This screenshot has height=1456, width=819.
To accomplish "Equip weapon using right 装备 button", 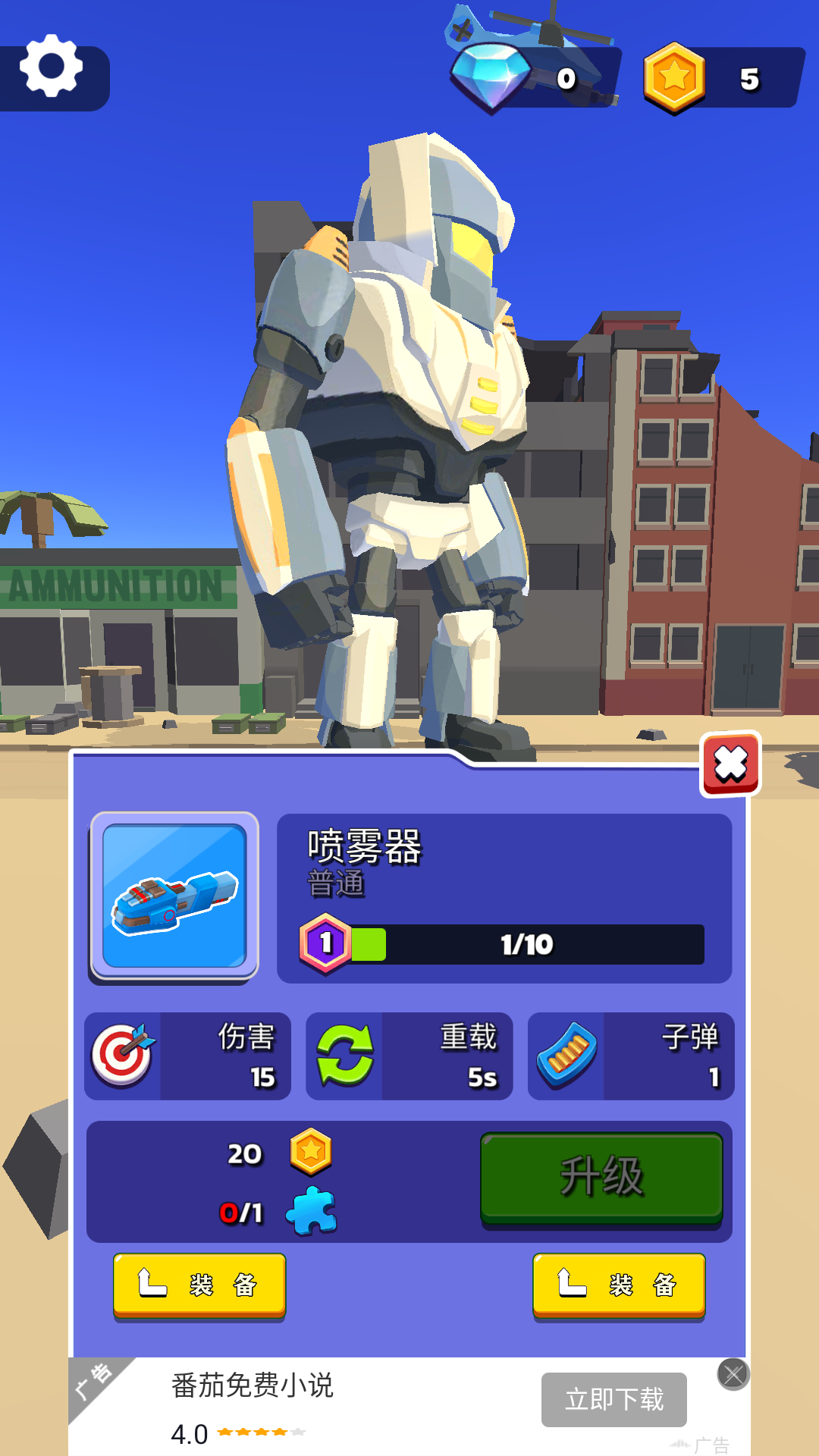I will click(619, 1285).
